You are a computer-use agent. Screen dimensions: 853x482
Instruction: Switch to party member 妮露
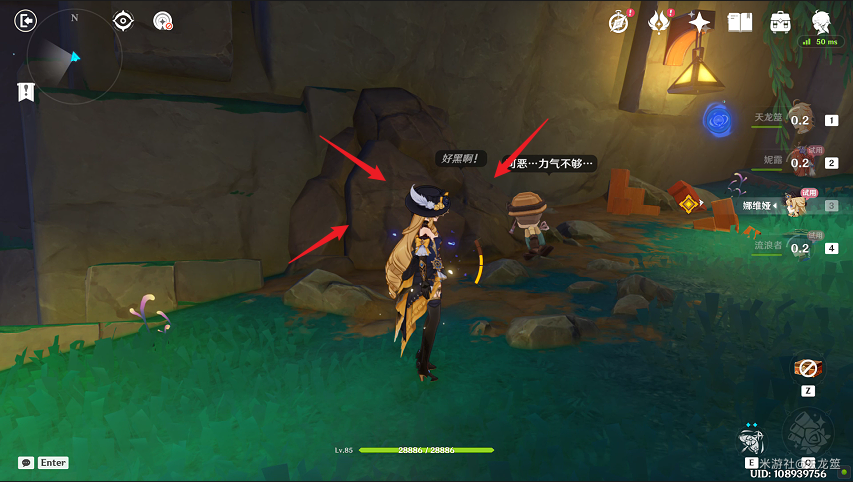point(800,162)
